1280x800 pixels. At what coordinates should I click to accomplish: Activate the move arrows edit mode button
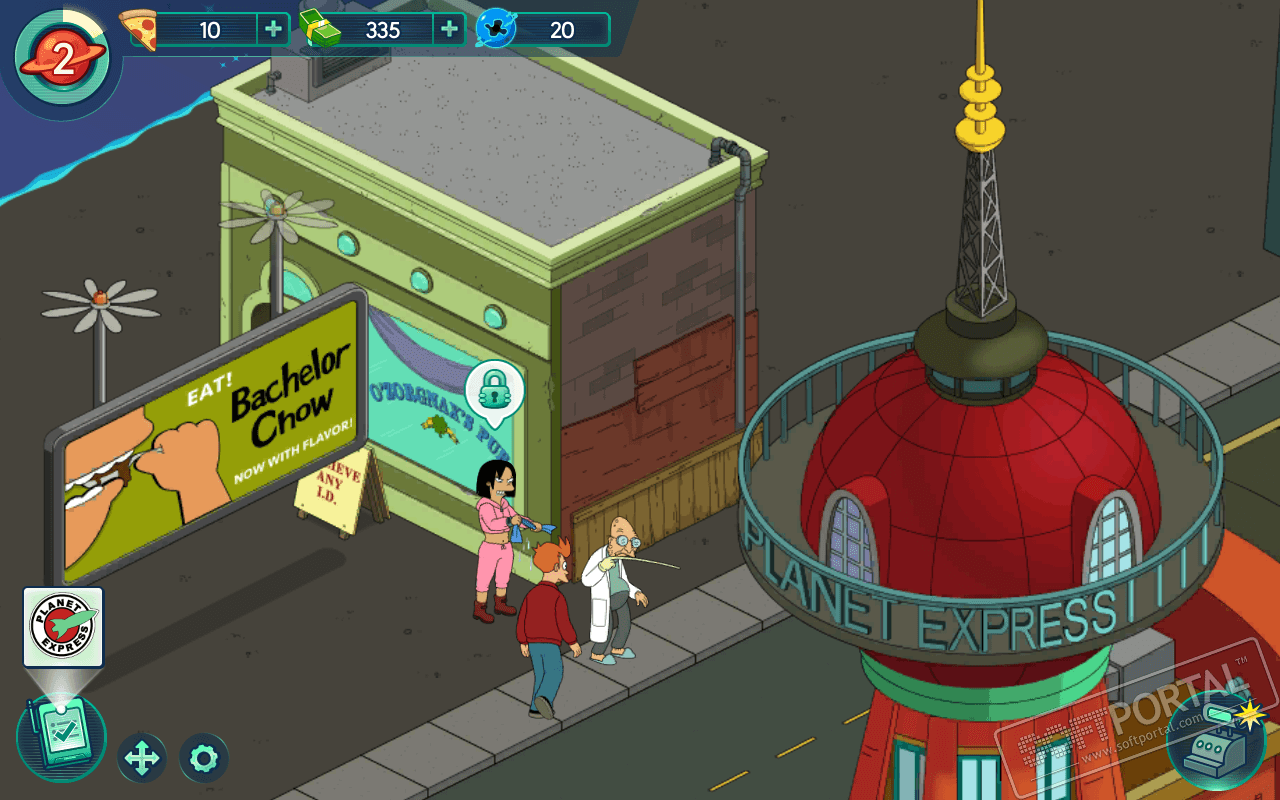coord(142,758)
